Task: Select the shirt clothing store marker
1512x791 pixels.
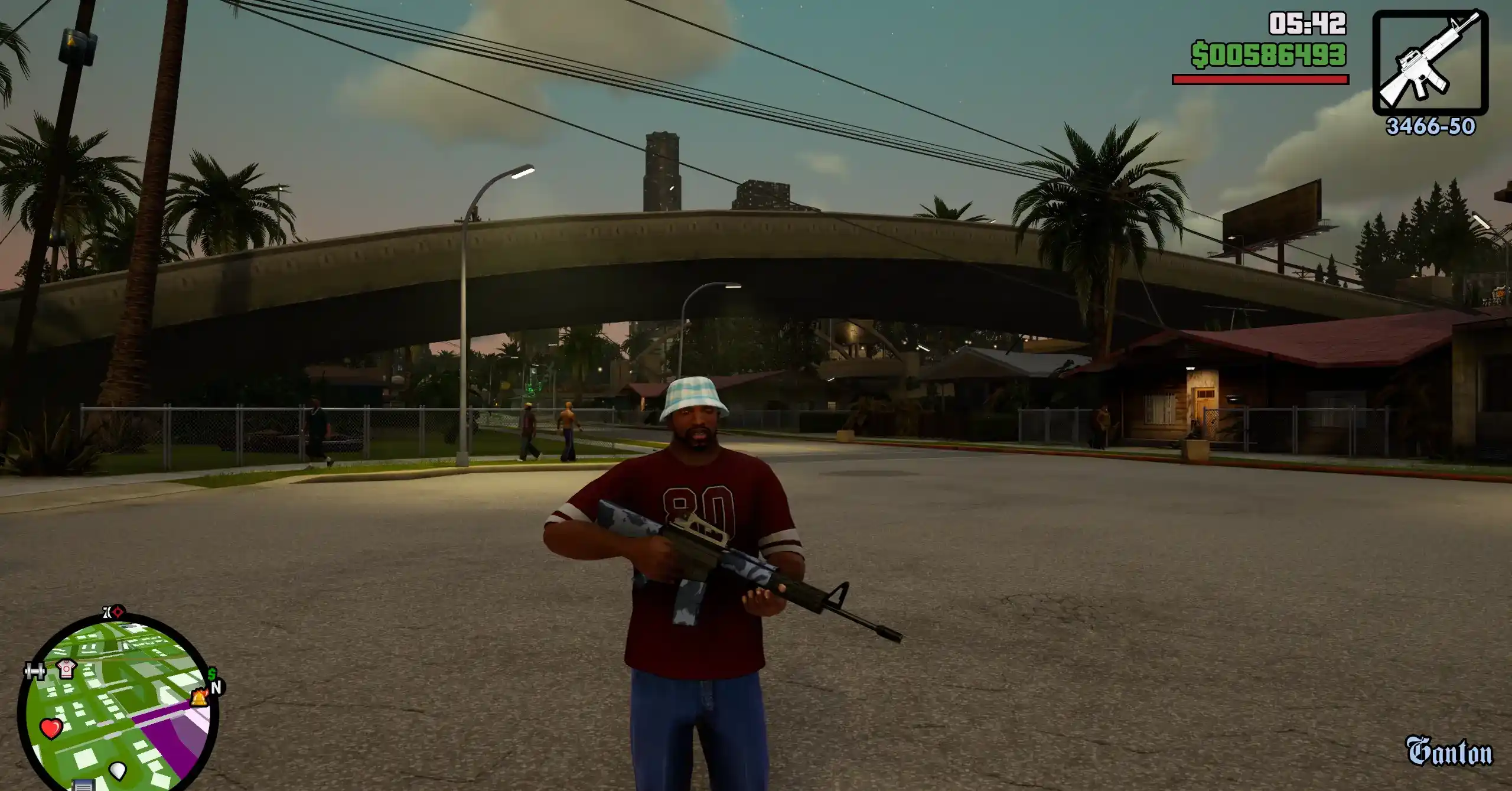Action: (66, 669)
